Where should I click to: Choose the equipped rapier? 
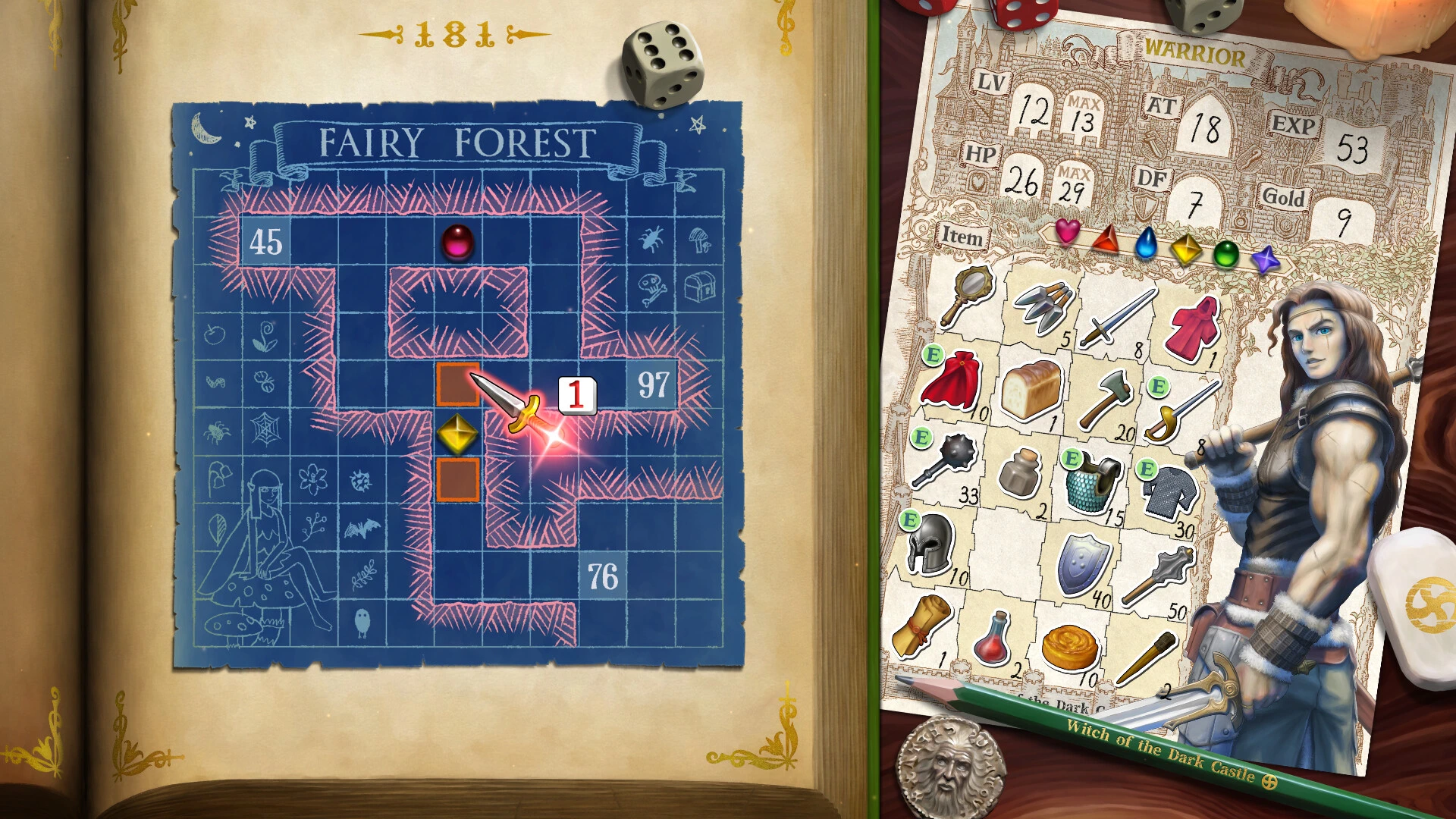click(1180, 412)
